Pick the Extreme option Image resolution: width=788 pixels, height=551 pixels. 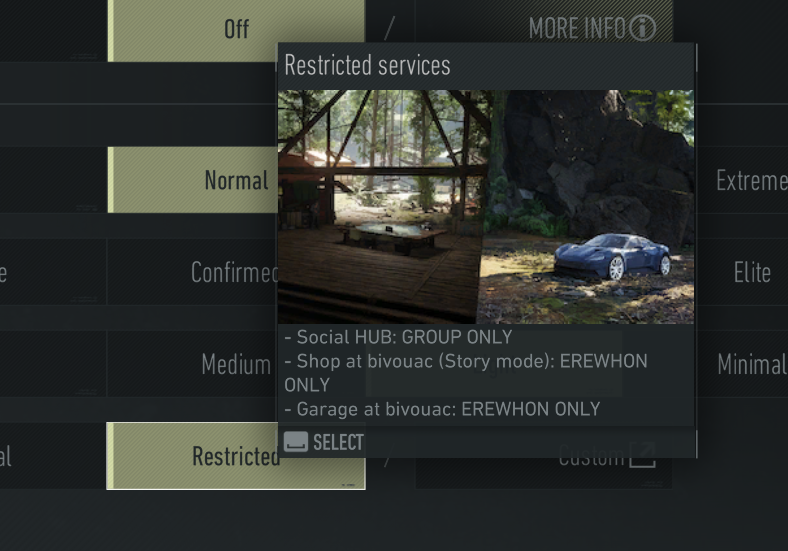tap(750, 181)
